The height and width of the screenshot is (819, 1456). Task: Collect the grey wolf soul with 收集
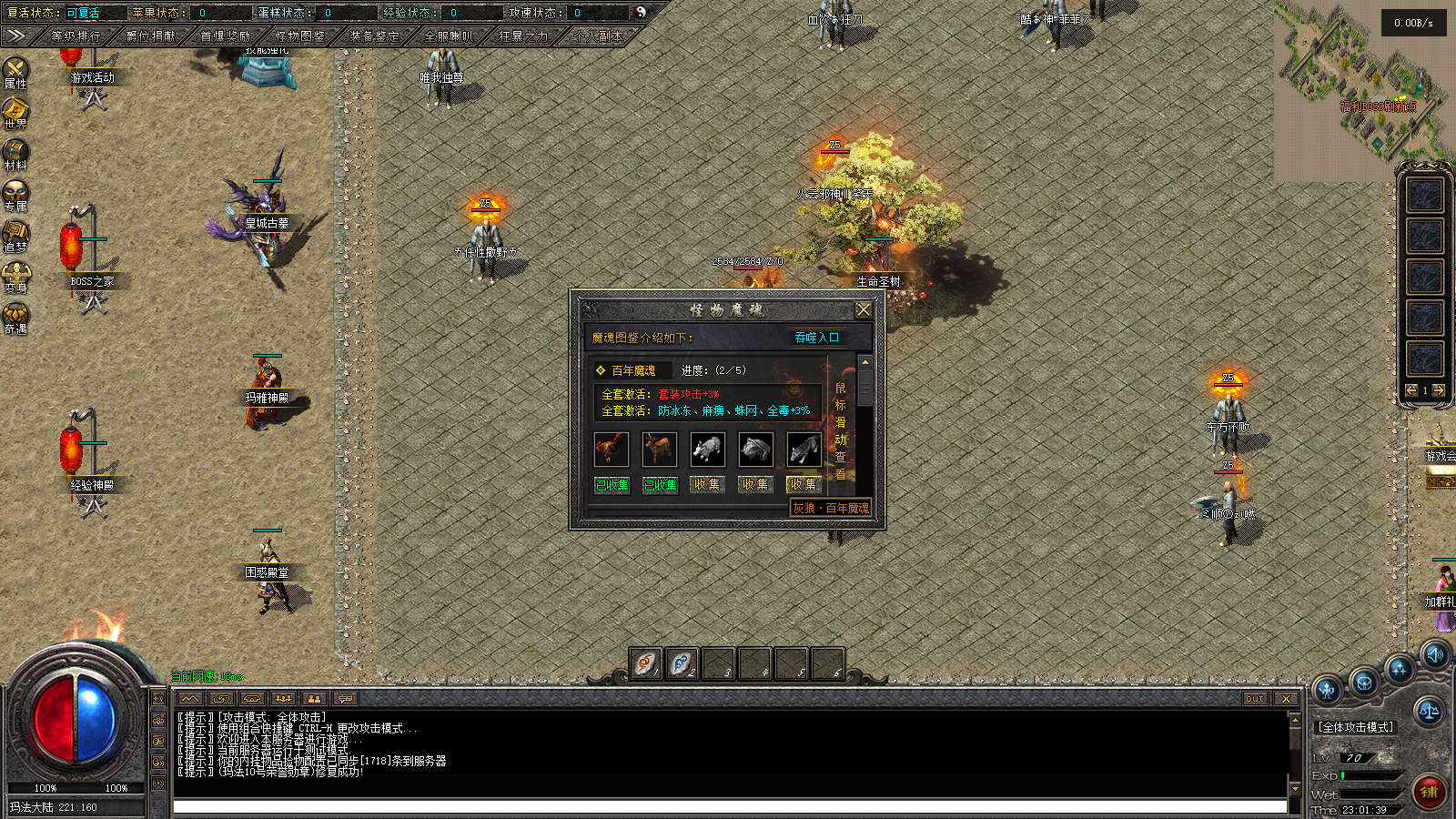804,485
